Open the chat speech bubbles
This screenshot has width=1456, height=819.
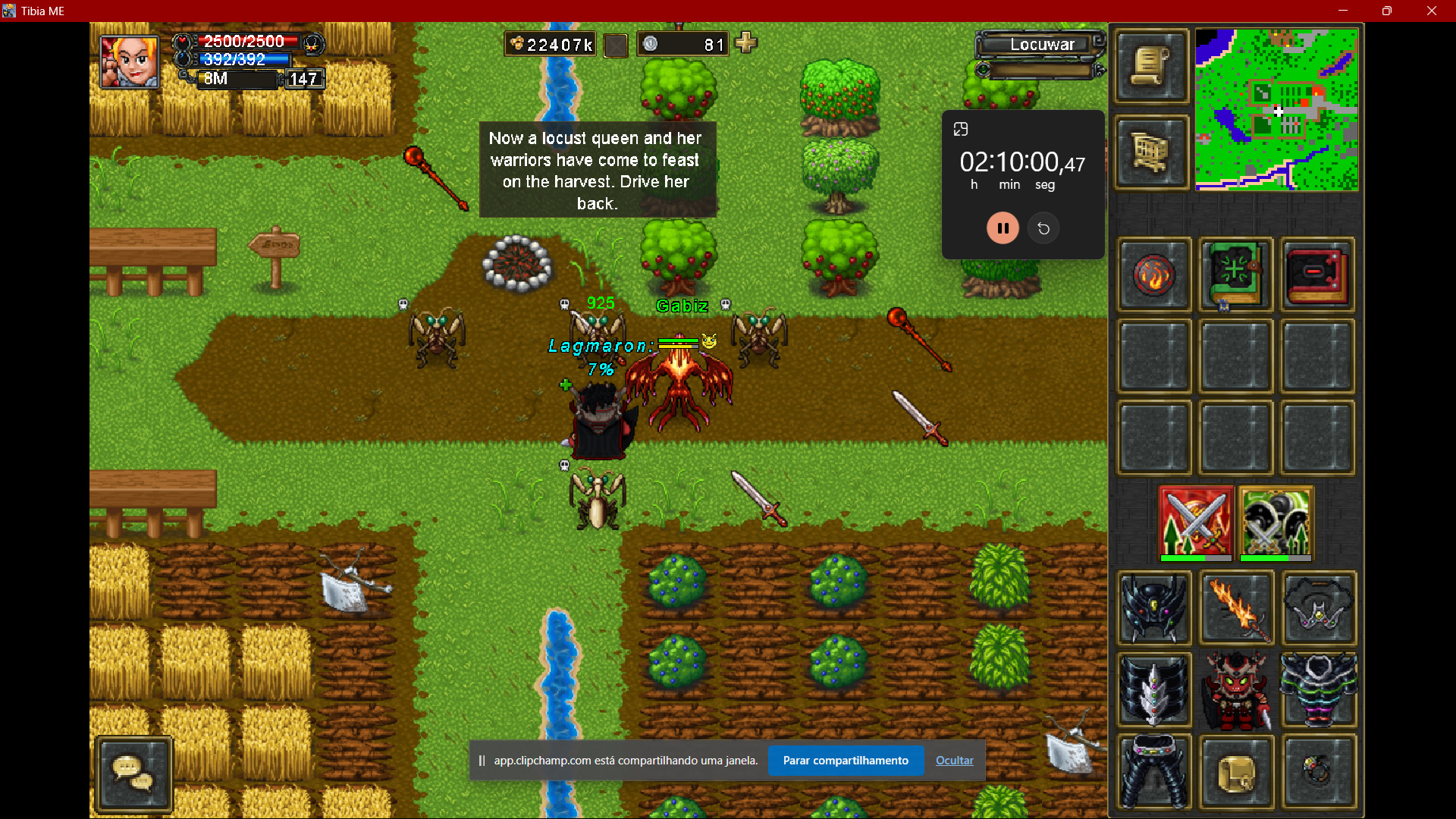(134, 774)
